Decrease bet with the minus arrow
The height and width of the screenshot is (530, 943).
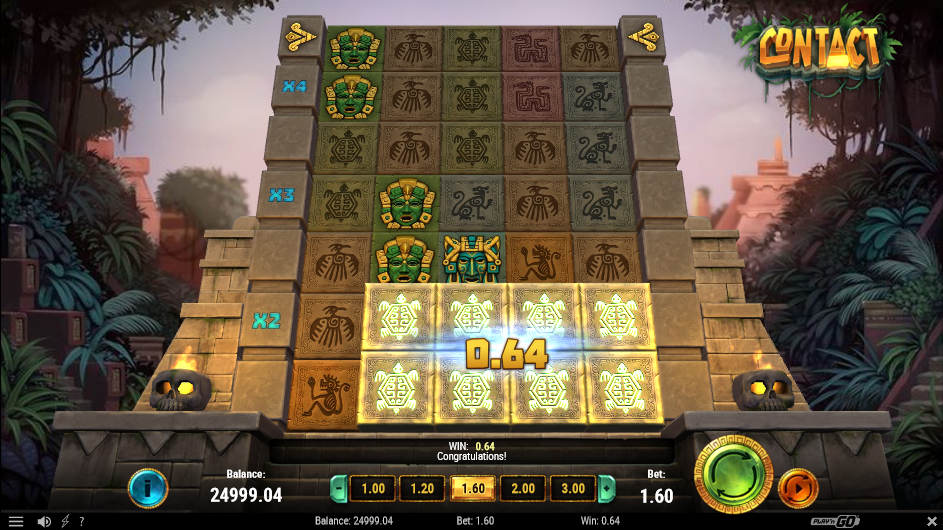(x=338, y=488)
